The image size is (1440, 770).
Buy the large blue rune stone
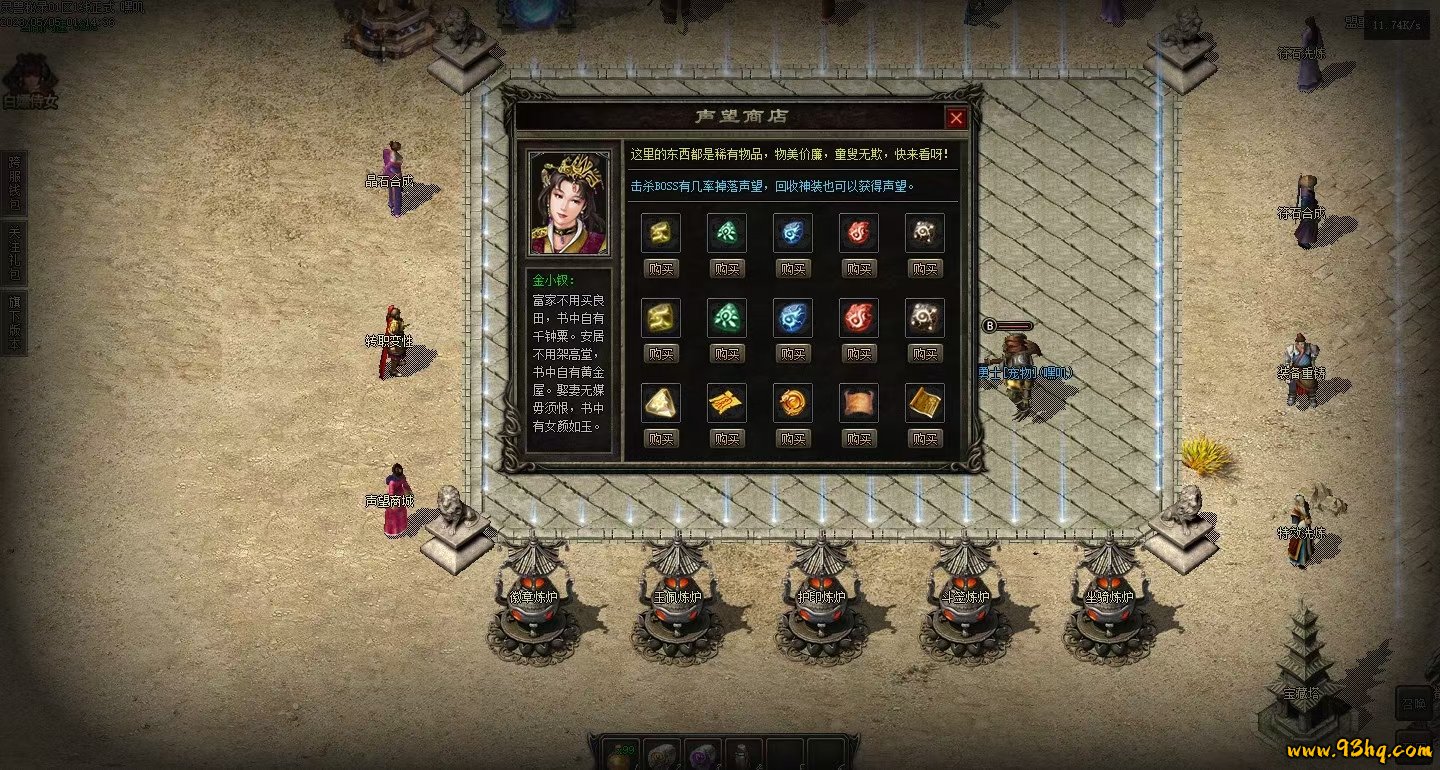pyautogui.click(x=793, y=353)
